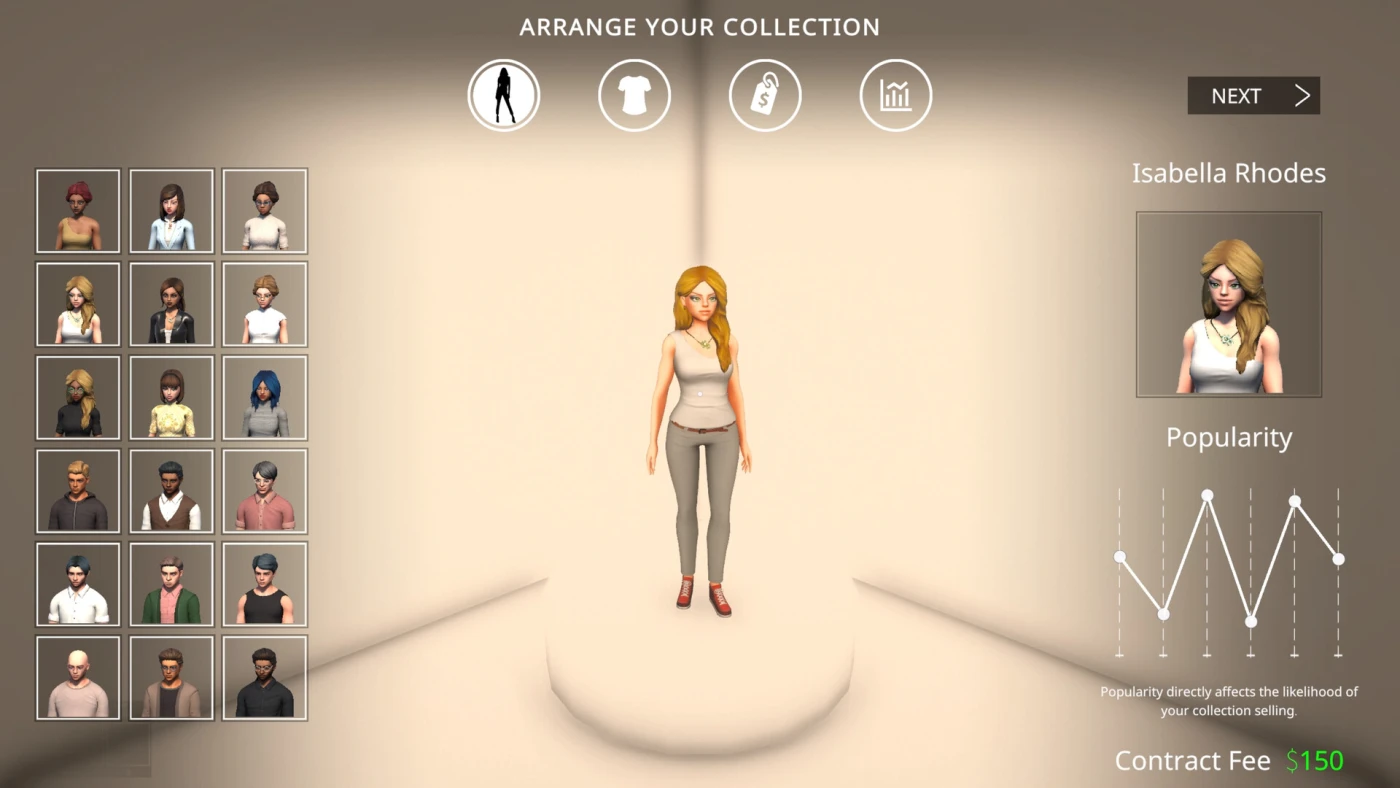1400x788 pixels.
Task: Switch to the model silhouette tab
Action: (x=504, y=96)
